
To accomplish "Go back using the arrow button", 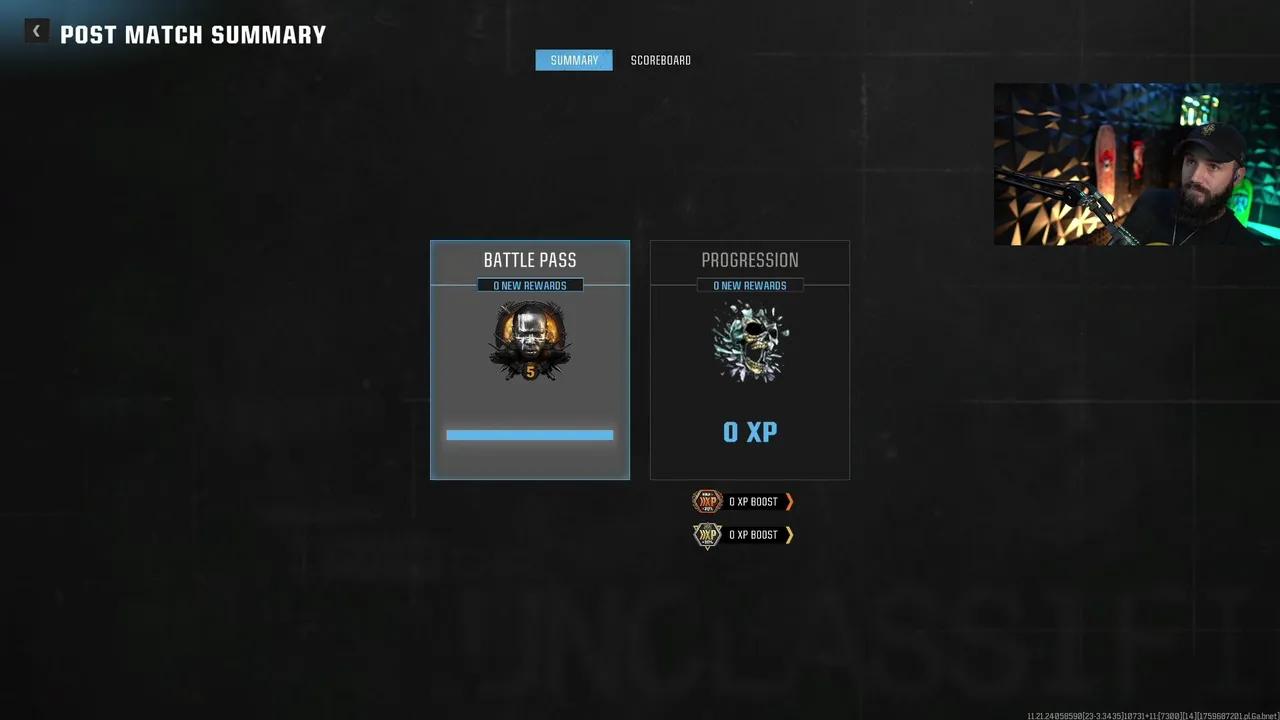I will click(37, 32).
